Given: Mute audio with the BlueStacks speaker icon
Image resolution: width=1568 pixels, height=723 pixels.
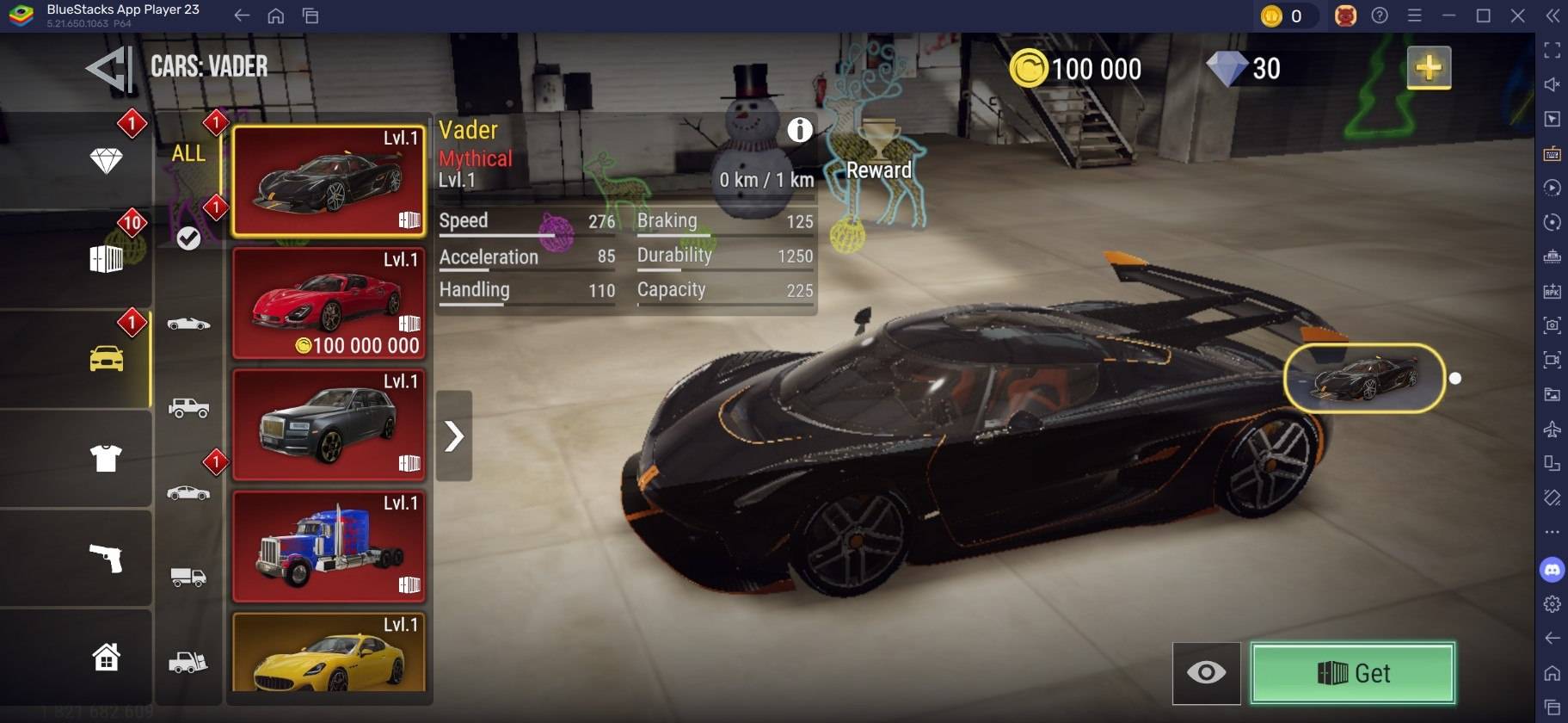Looking at the screenshot, I should pos(1553,83).
